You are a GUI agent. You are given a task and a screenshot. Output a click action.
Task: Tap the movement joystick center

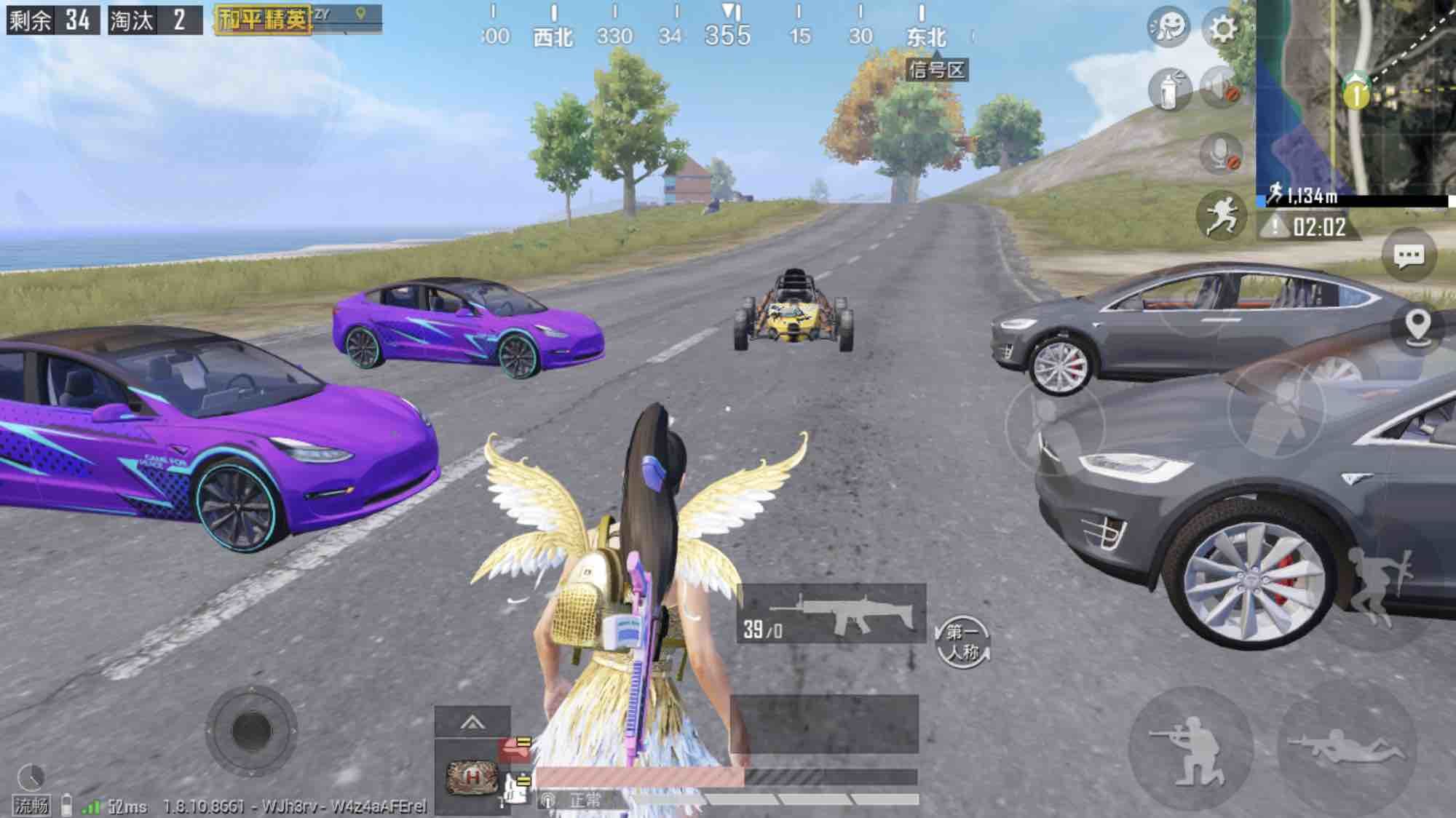click(251, 729)
